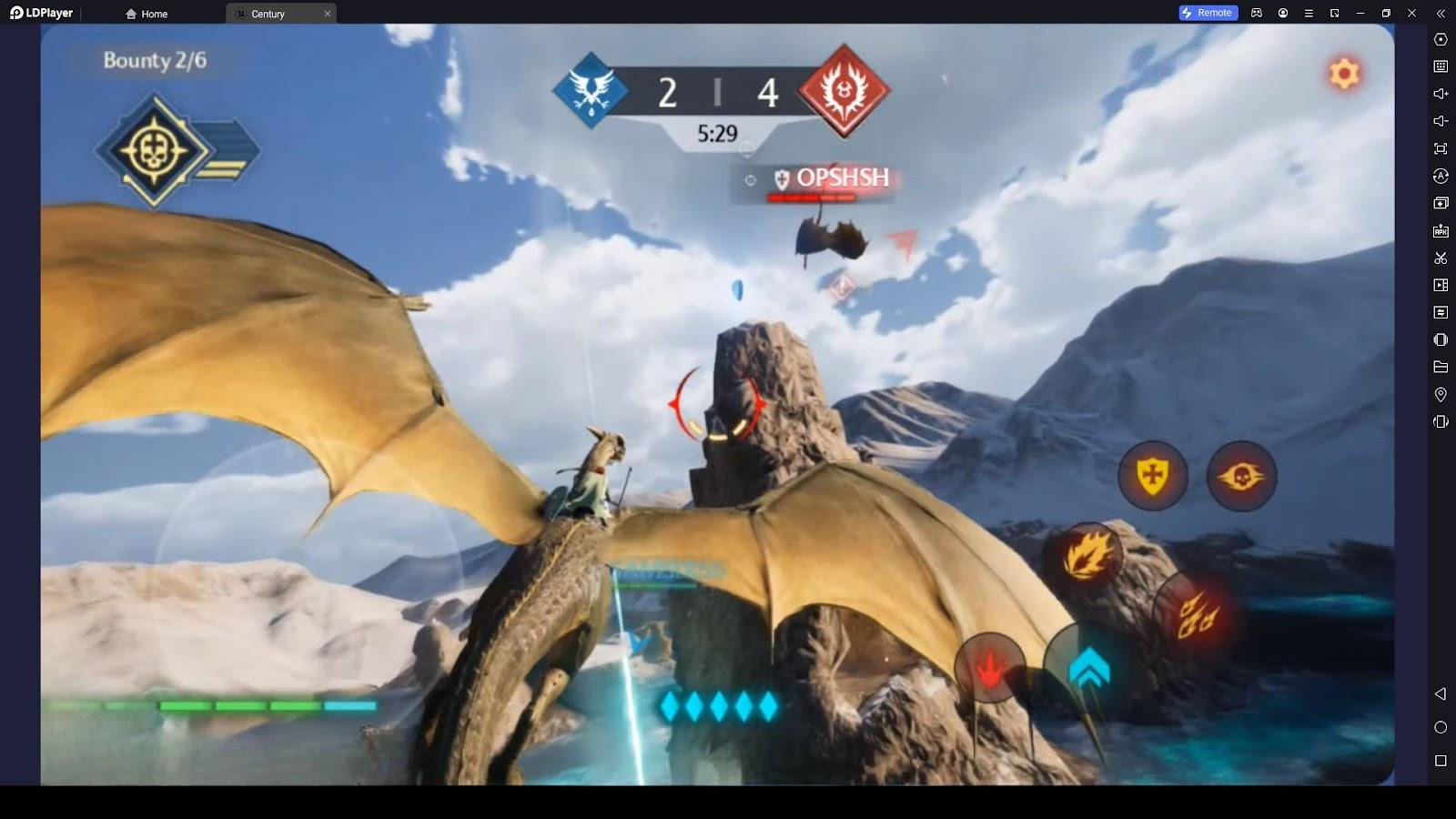Trigger the flaming skull ability
Viewport: 1456px width, 819px height.
[1241, 476]
